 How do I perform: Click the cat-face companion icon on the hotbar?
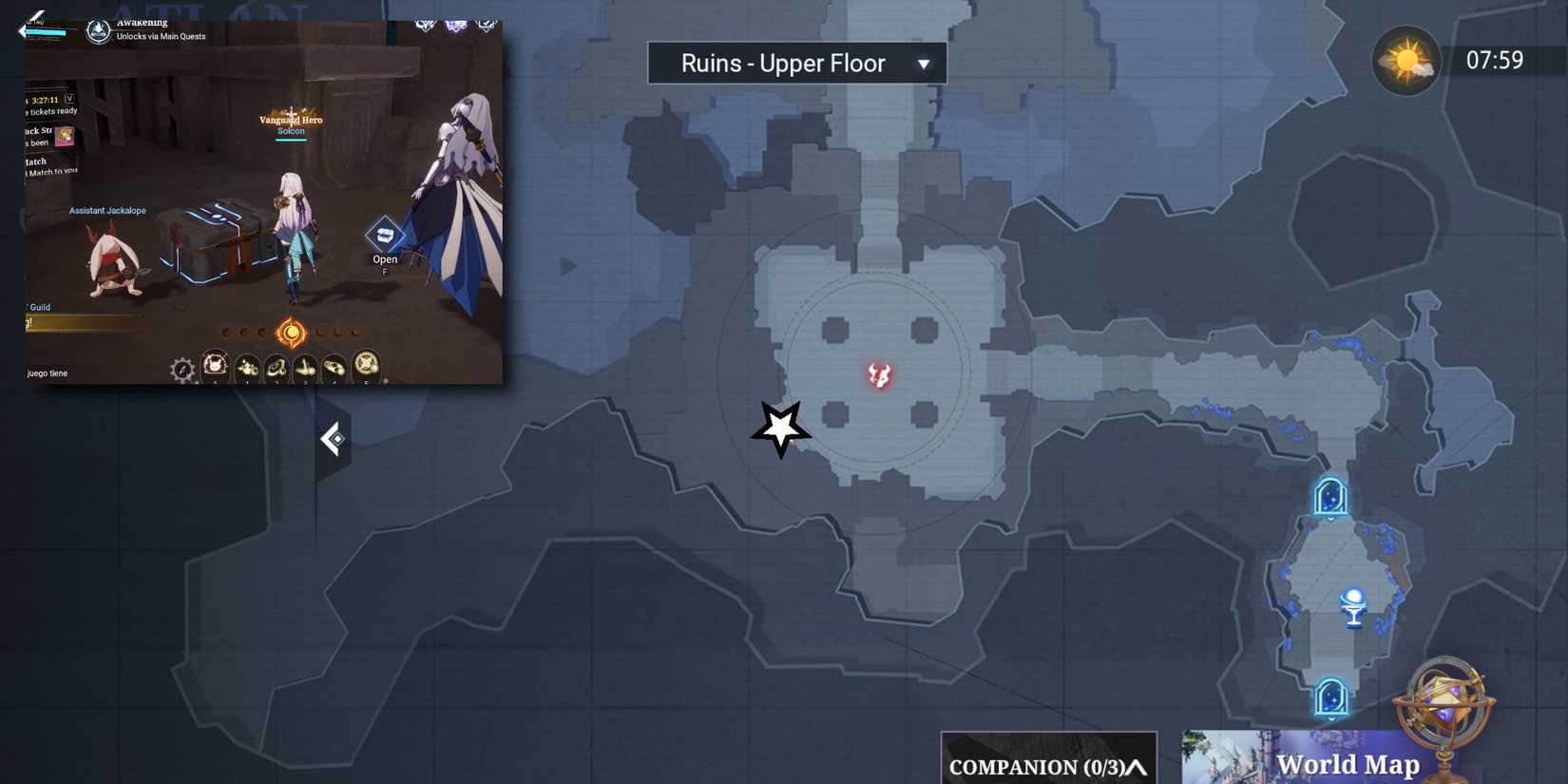tap(214, 364)
